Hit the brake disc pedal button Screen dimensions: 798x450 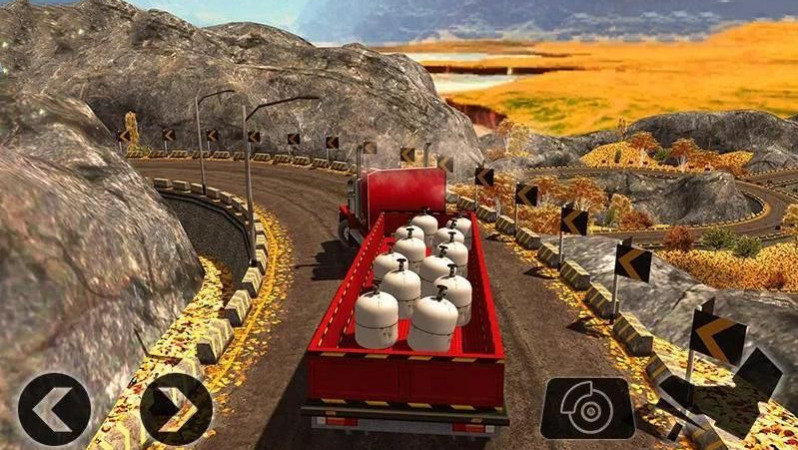(x=588, y=407)
